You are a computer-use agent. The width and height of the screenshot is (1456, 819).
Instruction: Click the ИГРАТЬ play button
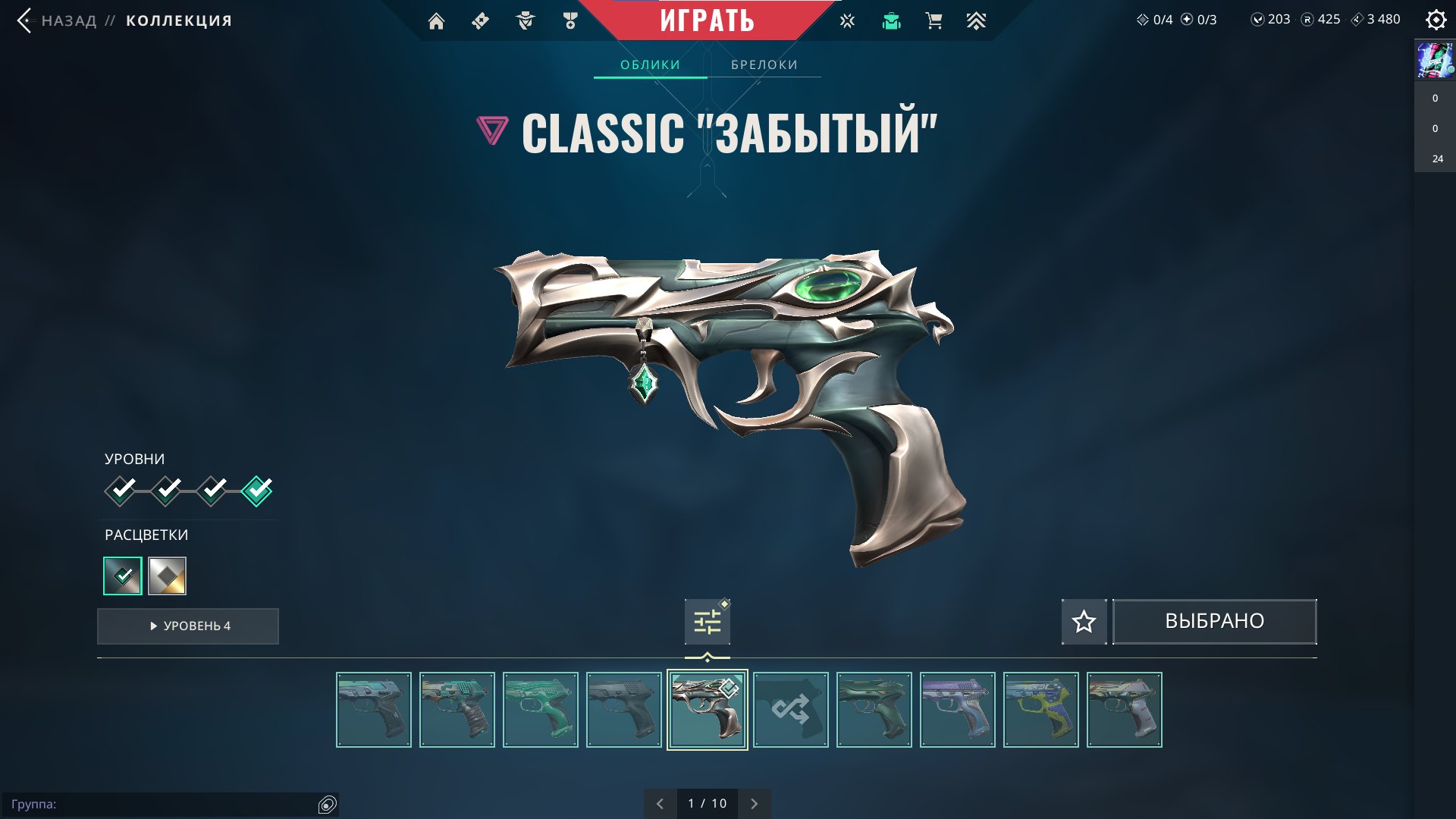click(x=707, y=20)
